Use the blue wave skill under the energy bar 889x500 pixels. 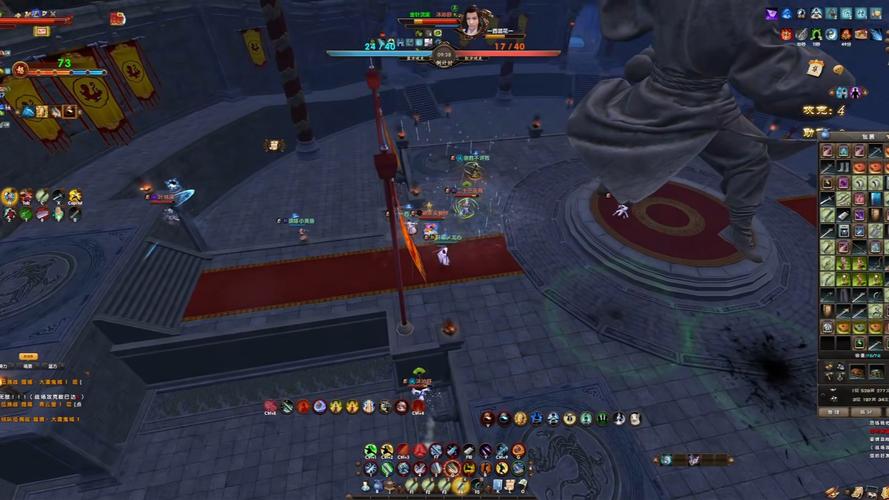tap(28, 111)
